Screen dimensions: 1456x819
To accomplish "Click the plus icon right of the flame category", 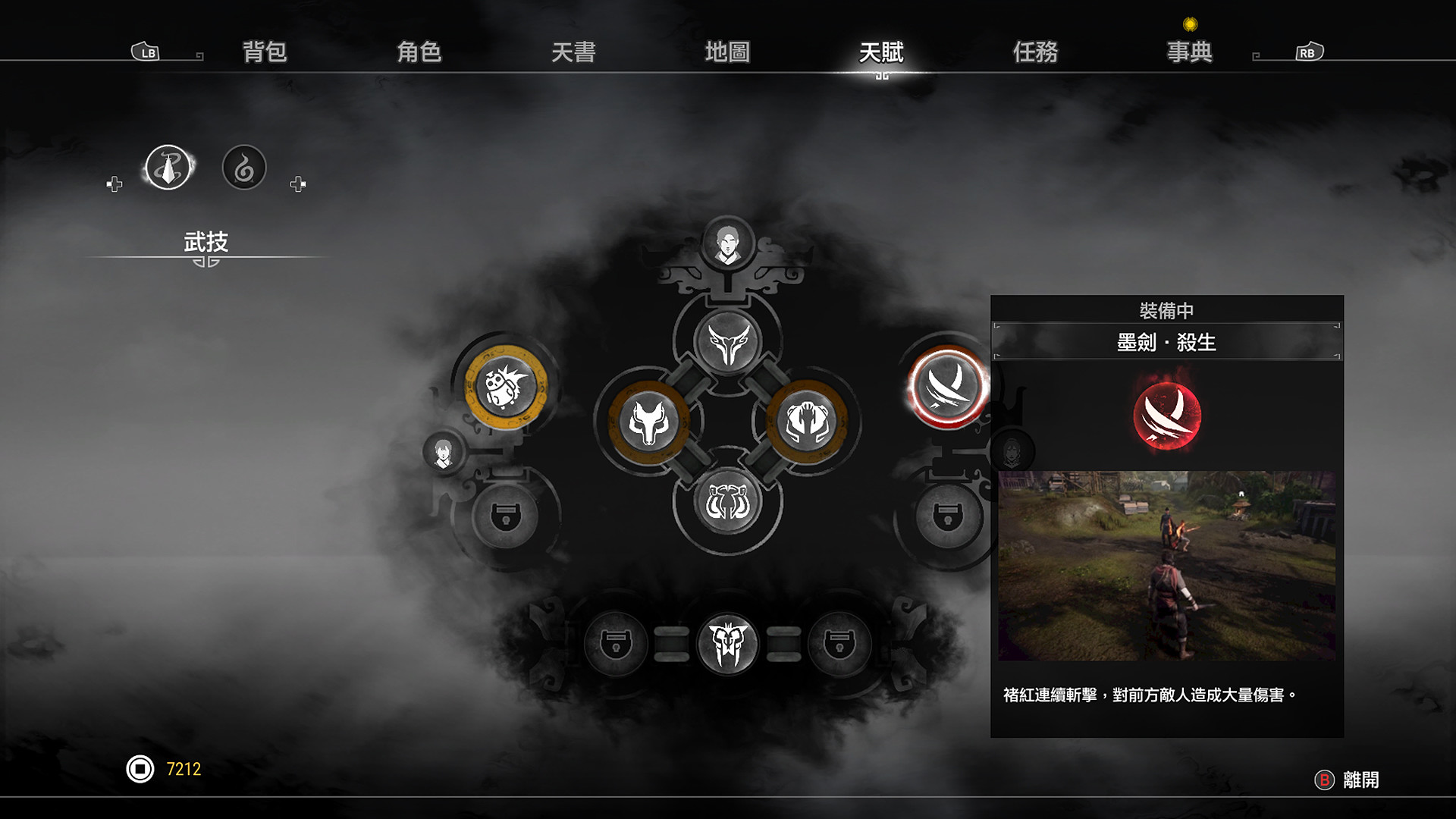I will coord(299,182).
